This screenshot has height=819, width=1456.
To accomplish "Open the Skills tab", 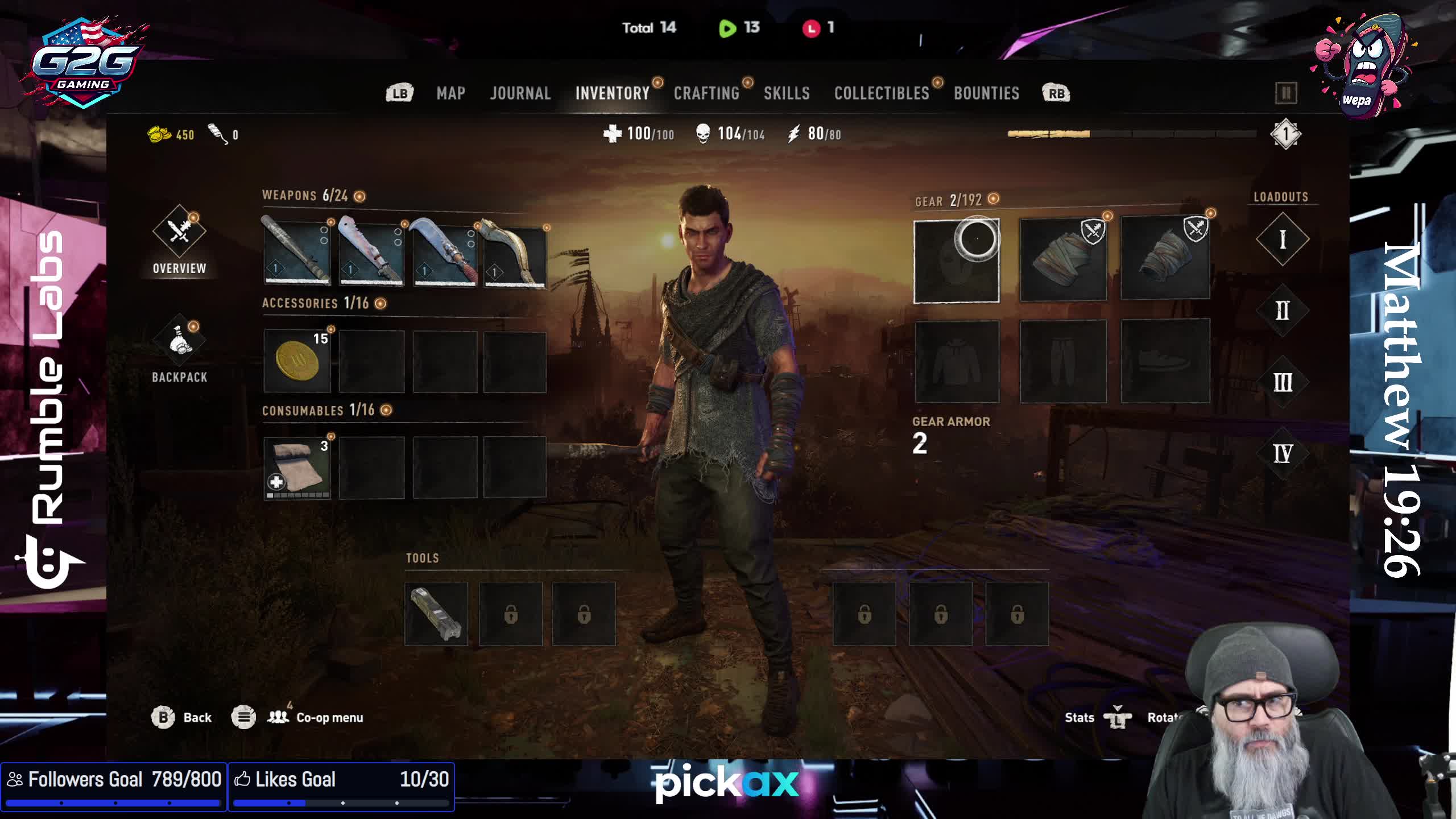I will (x=787, y=93).
